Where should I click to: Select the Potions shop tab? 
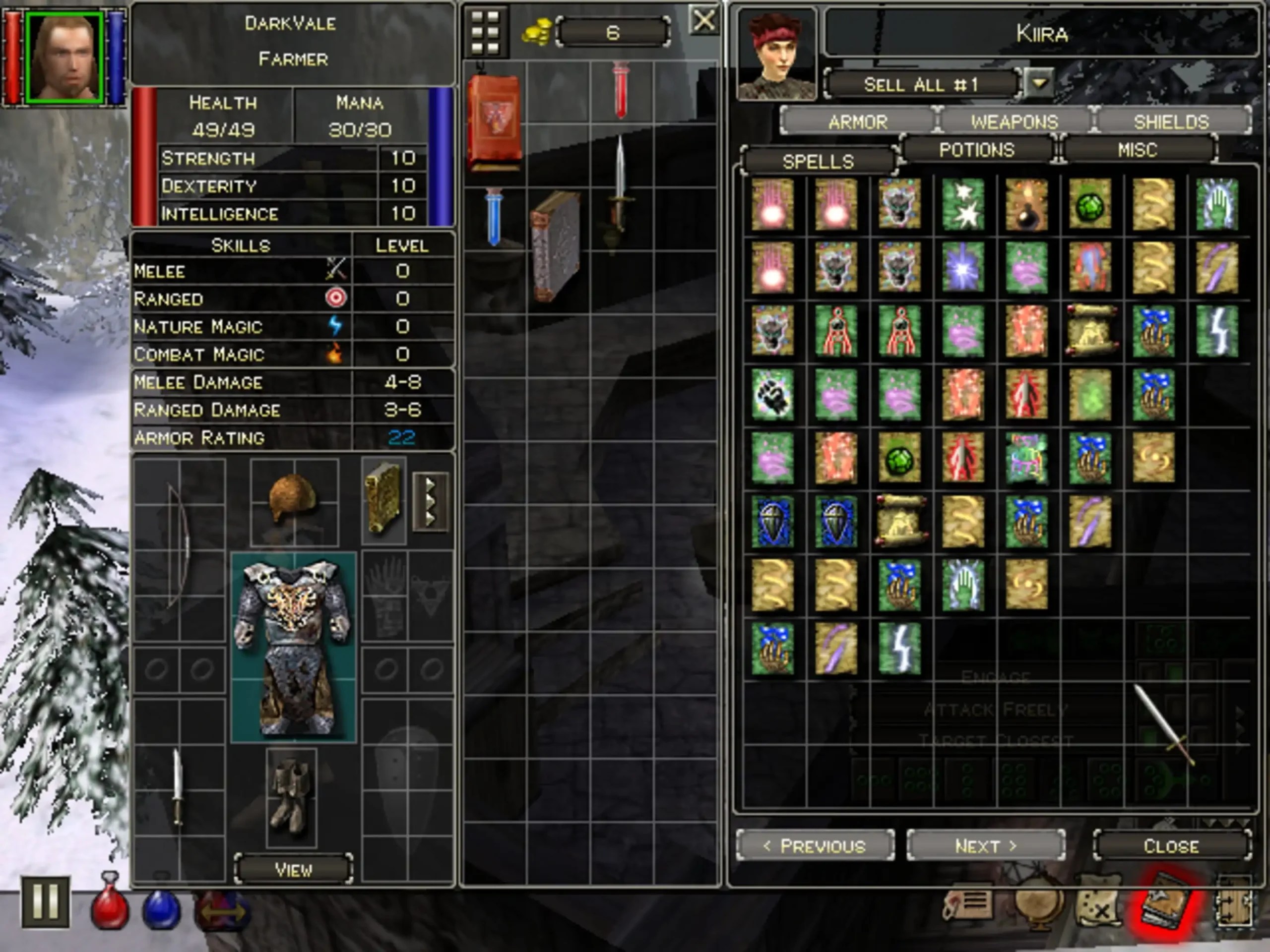977,150
